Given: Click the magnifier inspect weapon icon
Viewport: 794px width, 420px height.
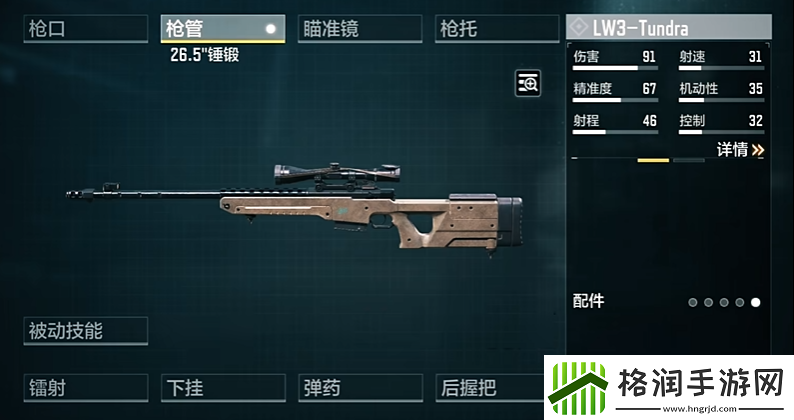Looking at the screenshot, I should coord(528,84).
